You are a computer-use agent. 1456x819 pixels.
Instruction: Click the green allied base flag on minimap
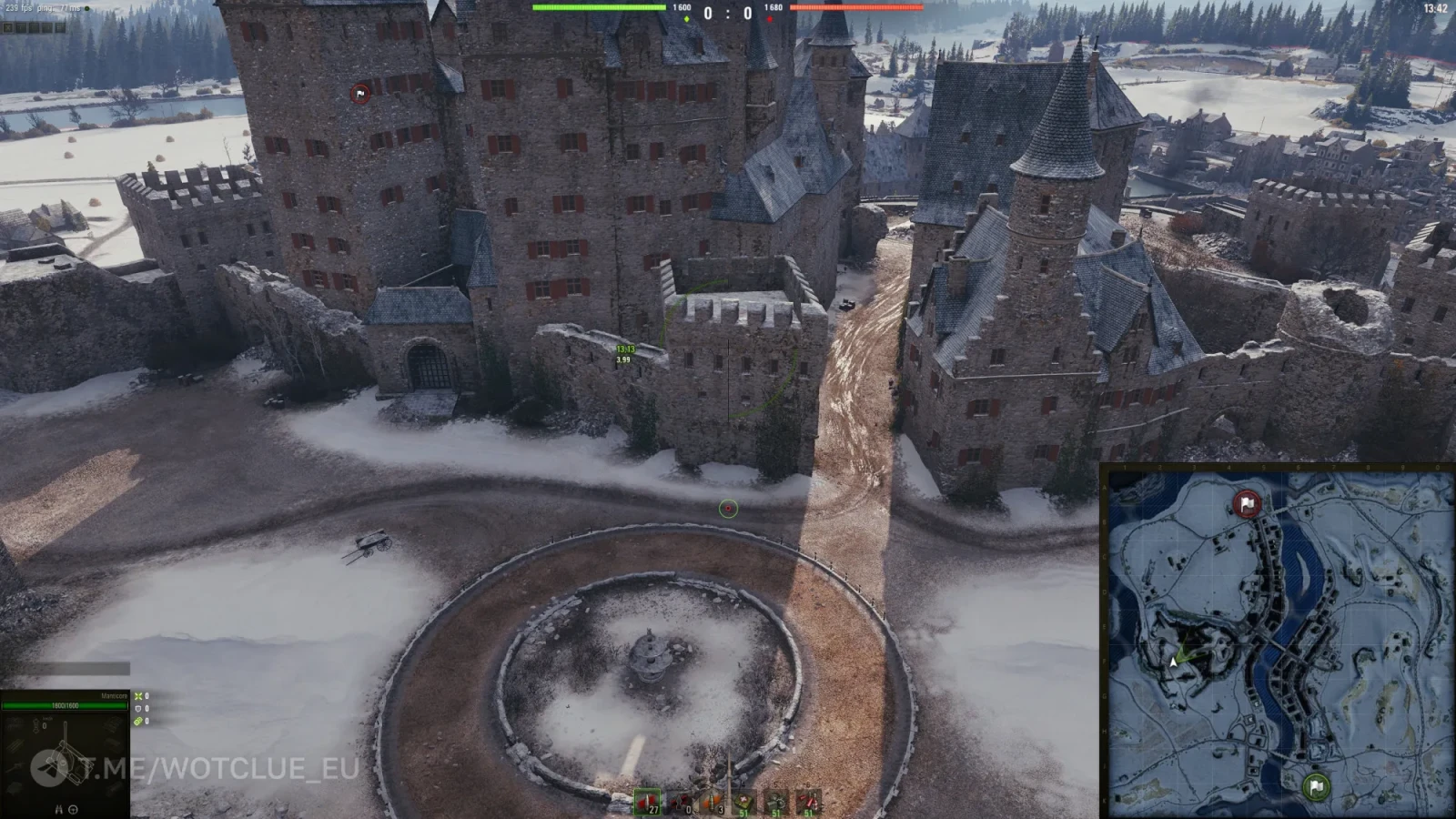click(1316, 786)
